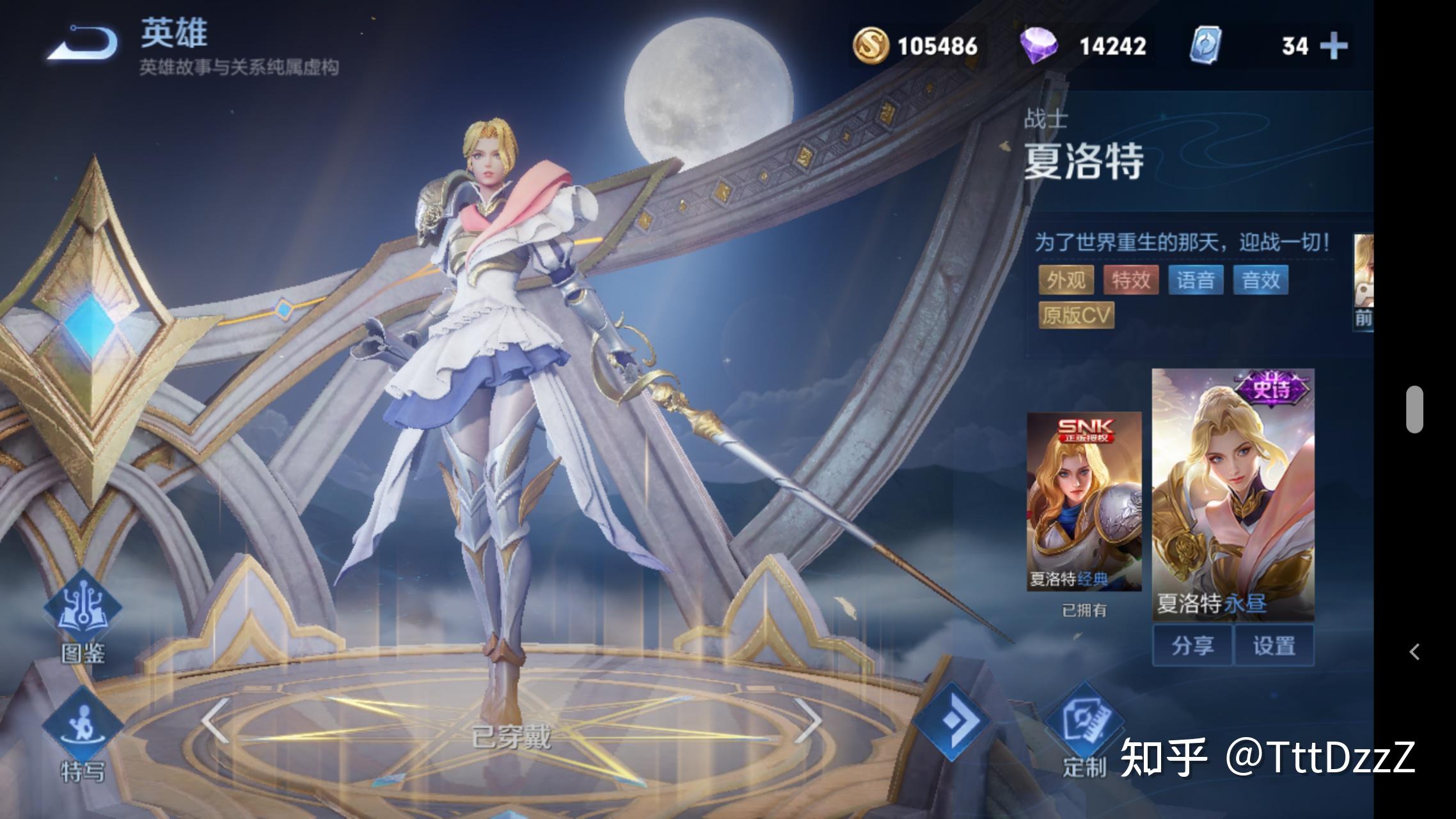Open the partially hidden skin thumbnail
This screenshot has width=1456, height=819.
click(1363, 282)
